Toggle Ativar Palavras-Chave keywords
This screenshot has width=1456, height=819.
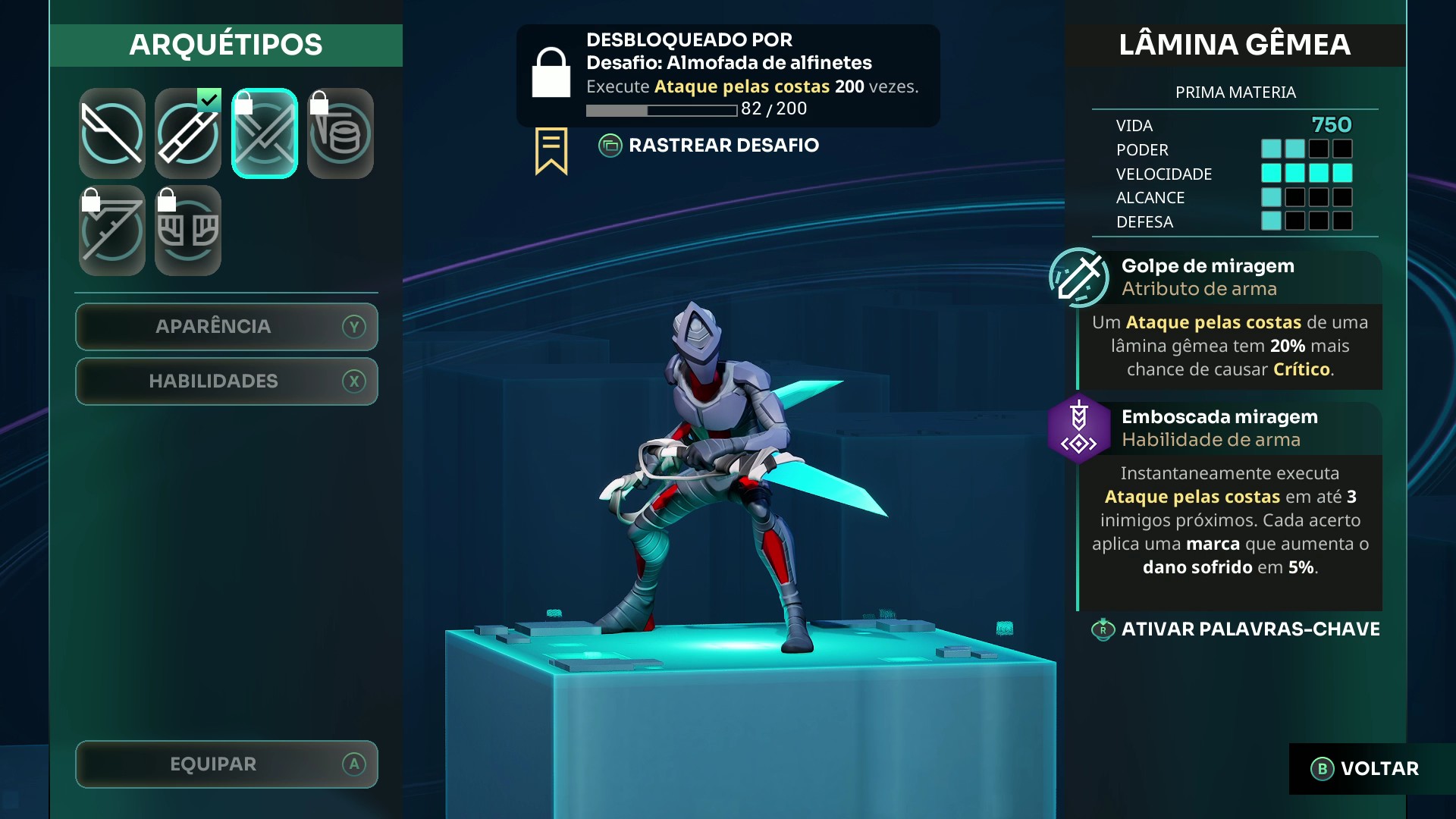coord(1236,629)
